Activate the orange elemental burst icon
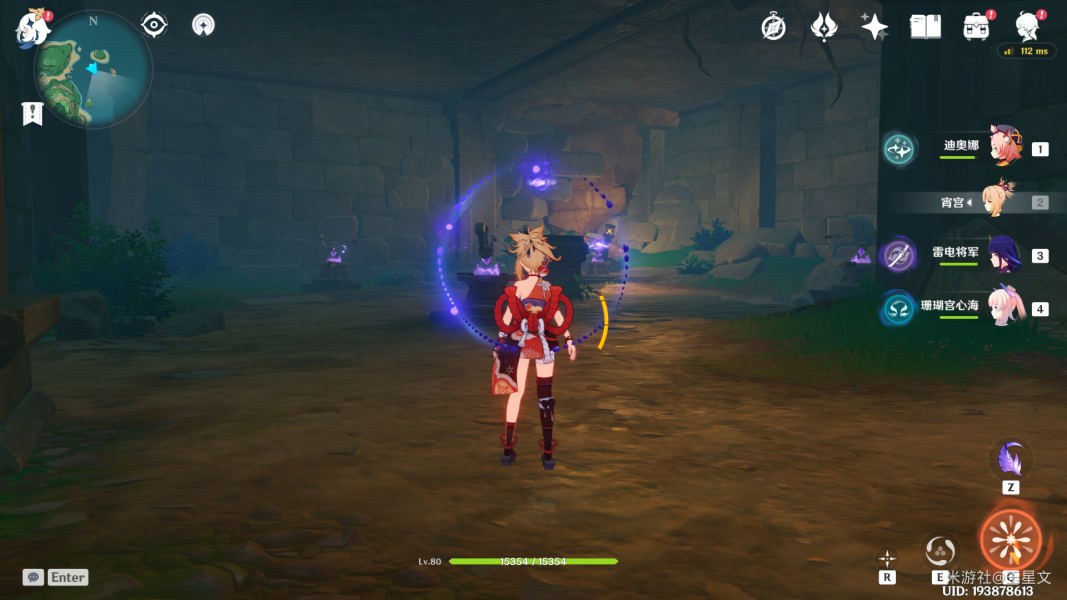 click(x=1010, y=540)
